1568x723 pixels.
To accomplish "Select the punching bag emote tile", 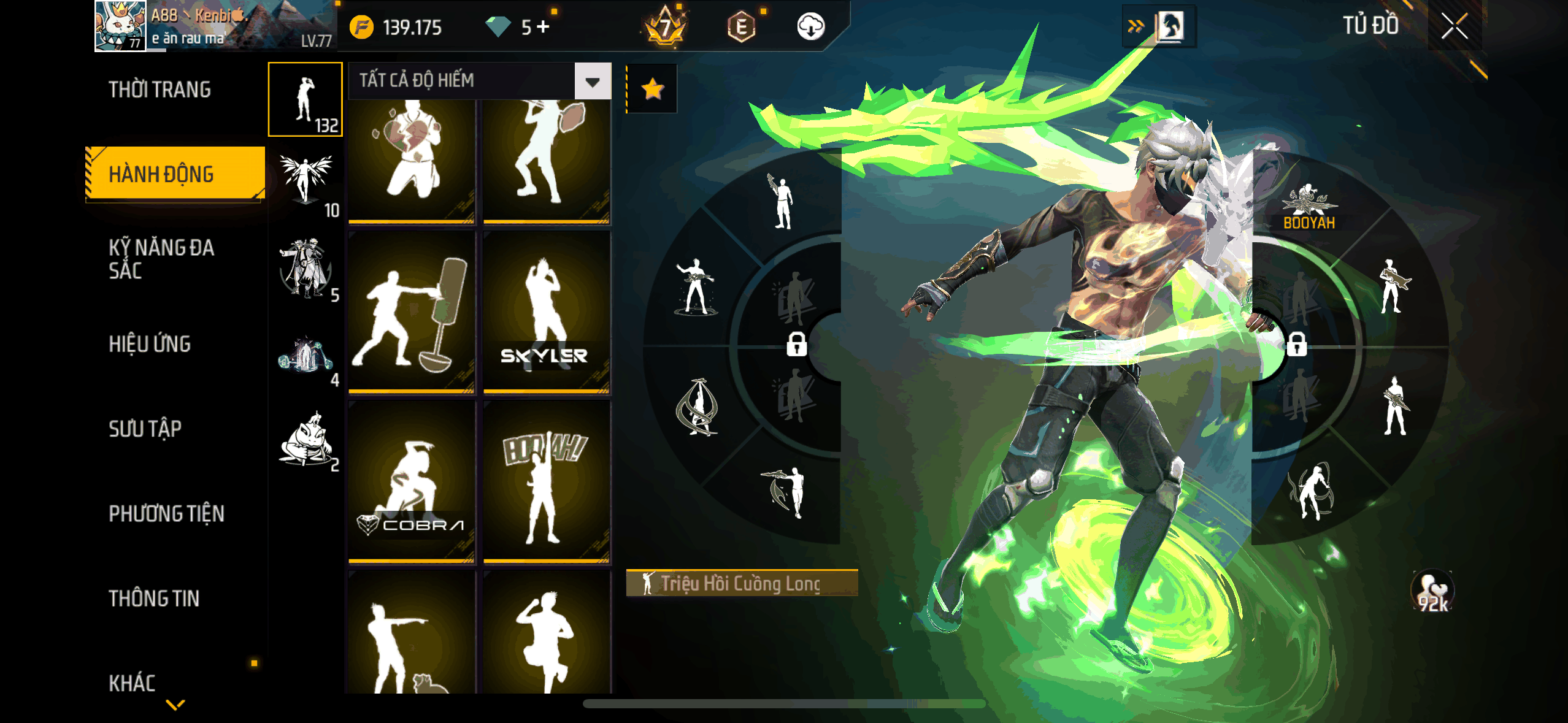I will click(412, 313).
